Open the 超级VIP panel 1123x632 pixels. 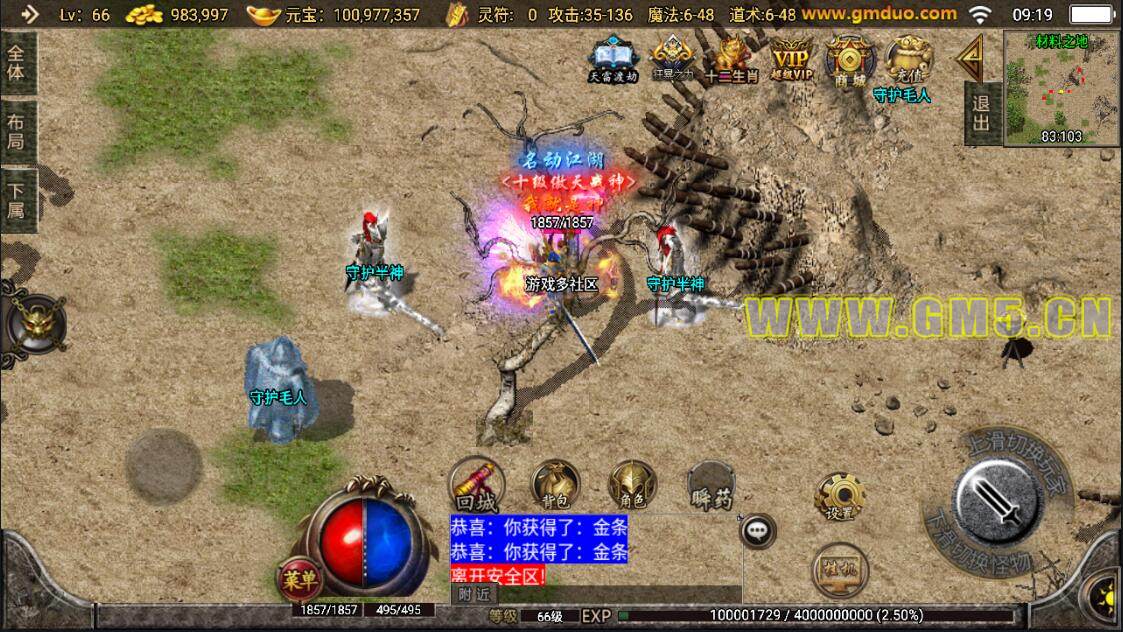coord(791,59)
